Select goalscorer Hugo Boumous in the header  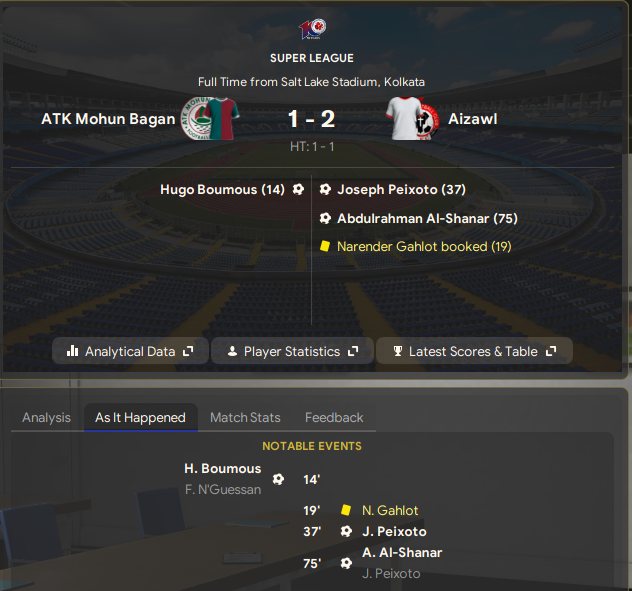(222, 189)
